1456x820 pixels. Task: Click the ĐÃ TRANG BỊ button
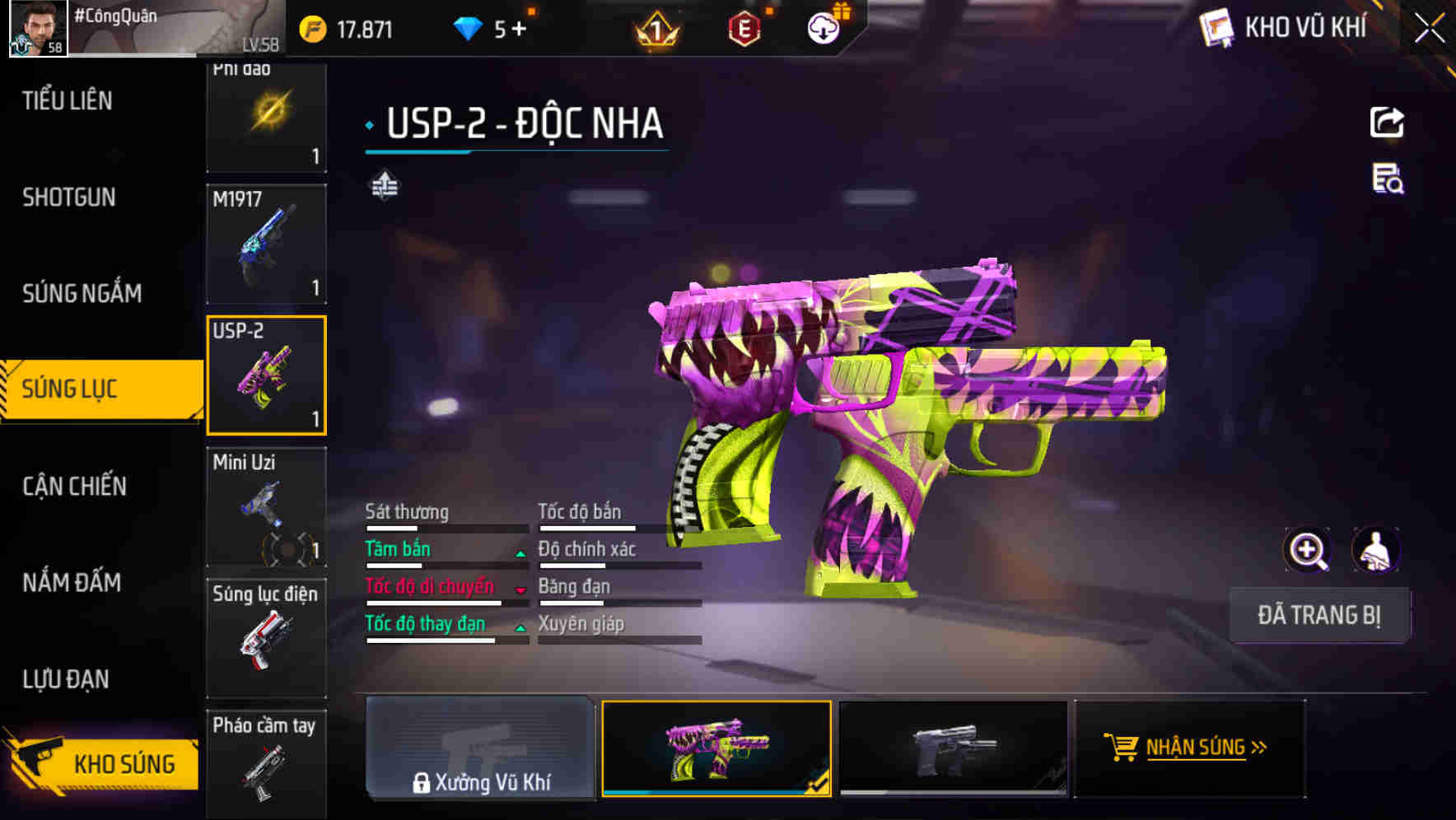coord(1319,615)
